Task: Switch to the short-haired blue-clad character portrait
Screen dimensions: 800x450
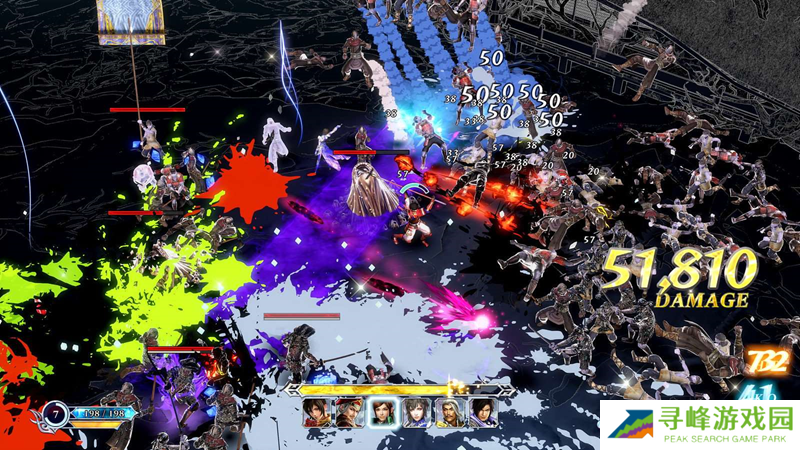Action: (x=415, y=413)
